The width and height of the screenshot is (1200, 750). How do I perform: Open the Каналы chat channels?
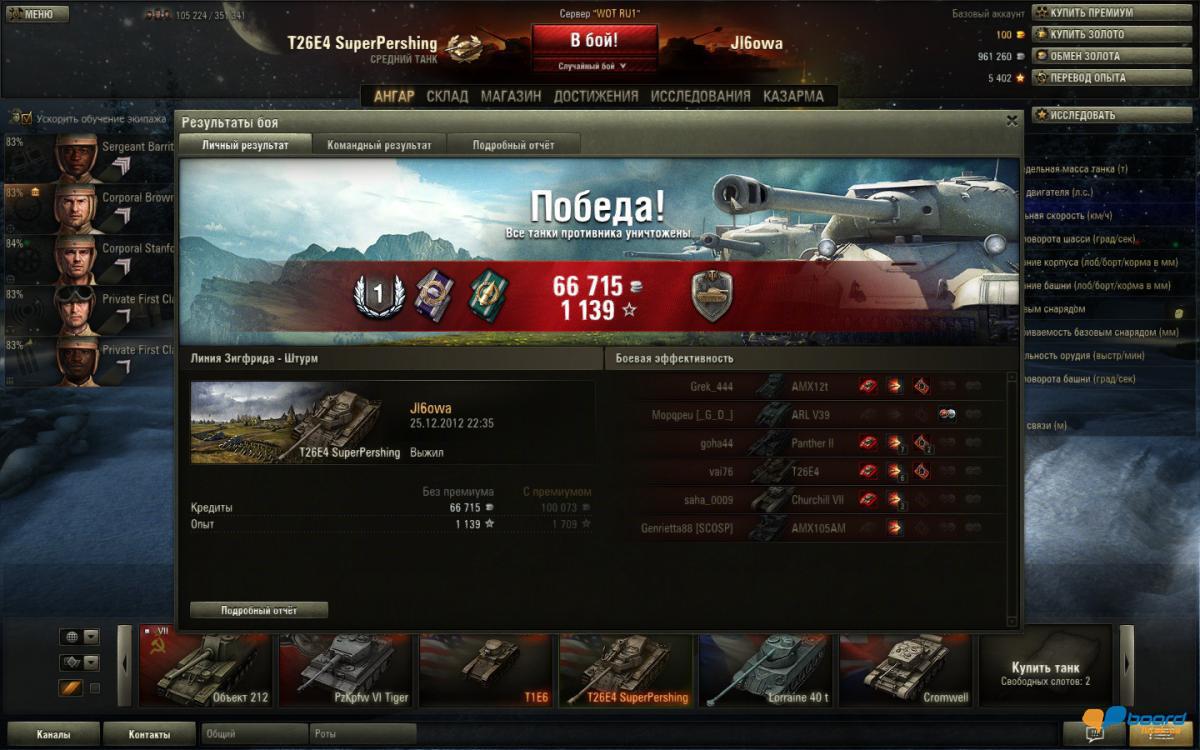tap(53, 734)
